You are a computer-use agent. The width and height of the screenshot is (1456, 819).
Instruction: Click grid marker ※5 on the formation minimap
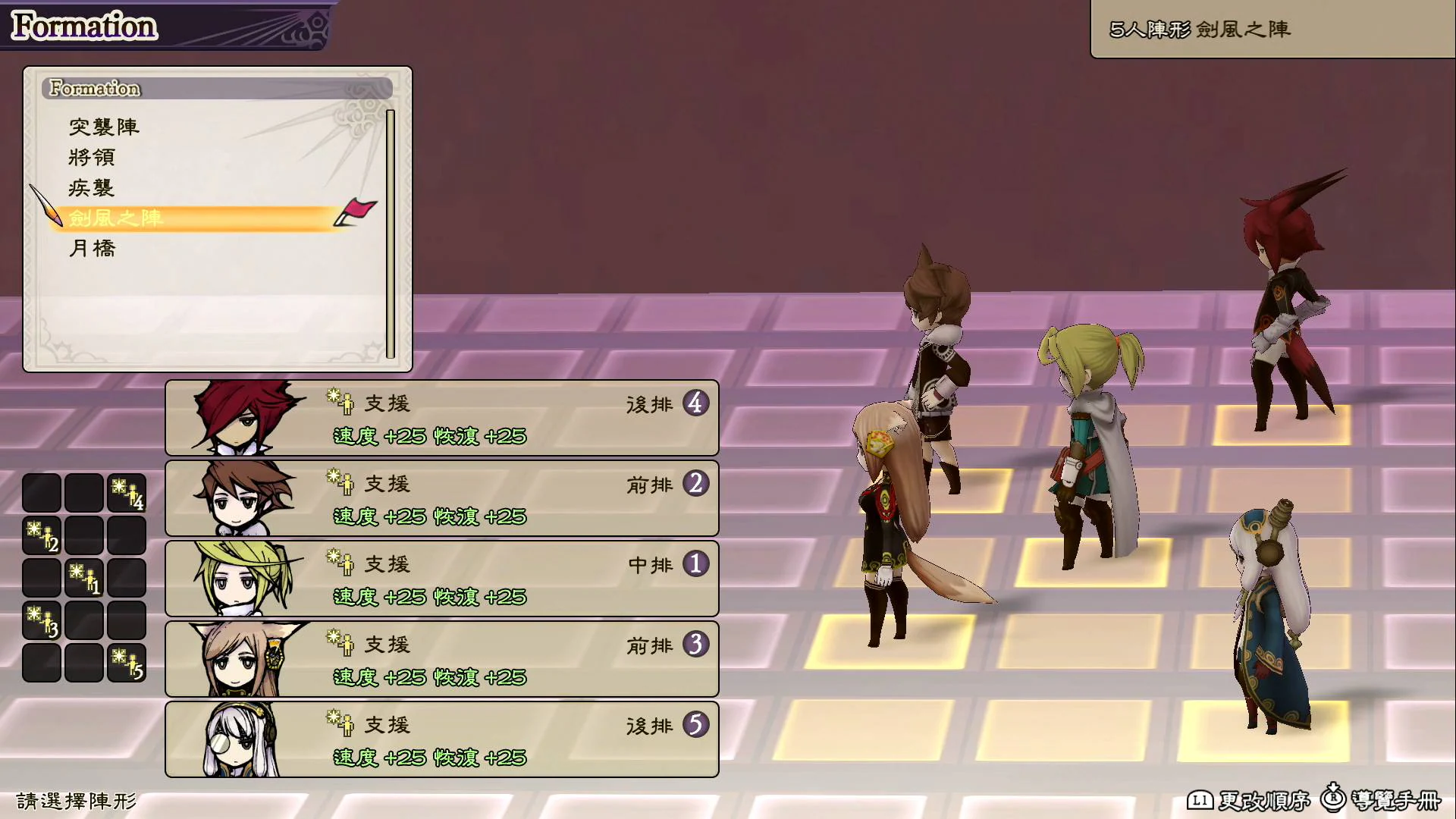126,661
